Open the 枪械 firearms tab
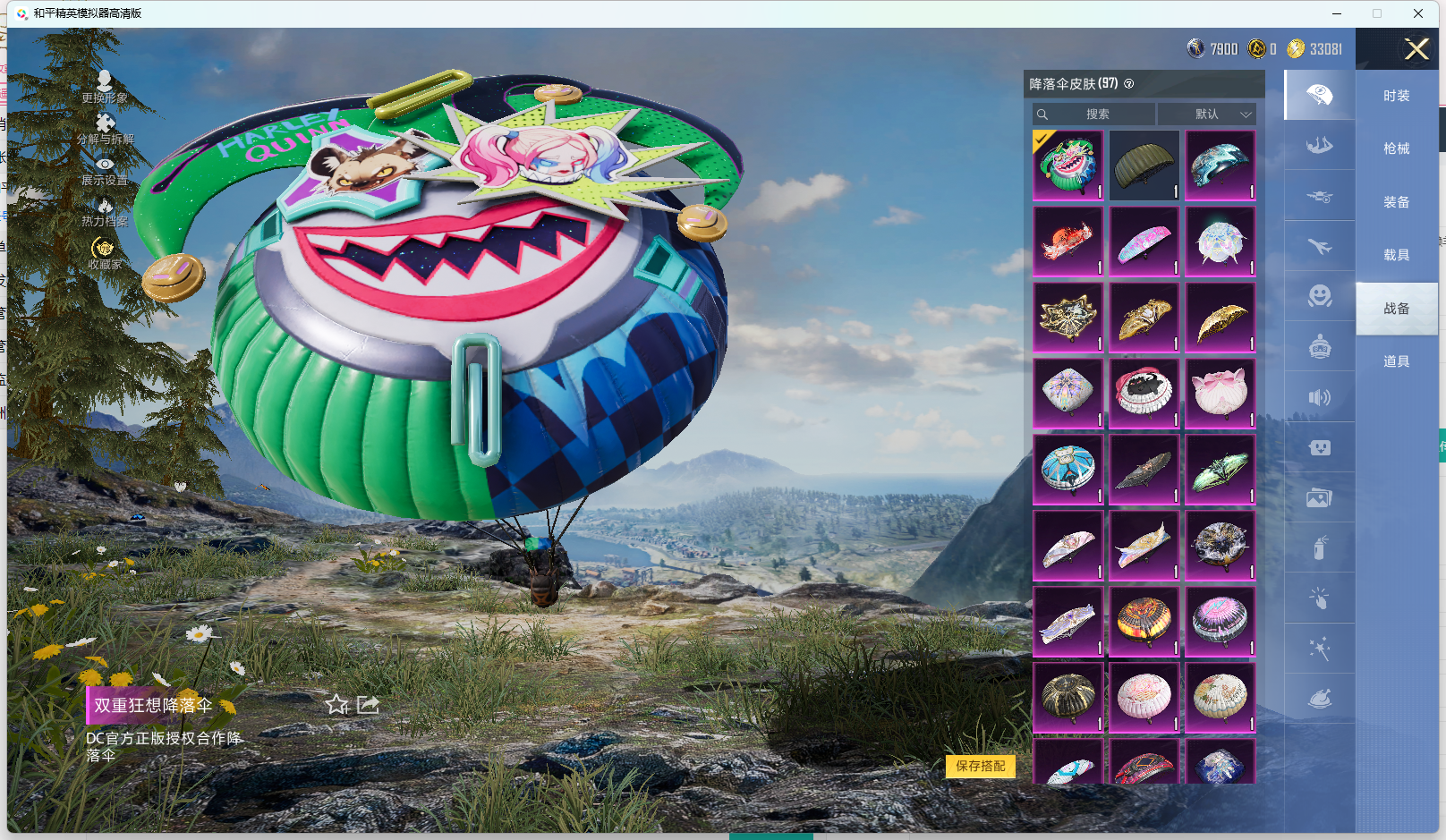1446x840 pixels. click(1396, 148)
